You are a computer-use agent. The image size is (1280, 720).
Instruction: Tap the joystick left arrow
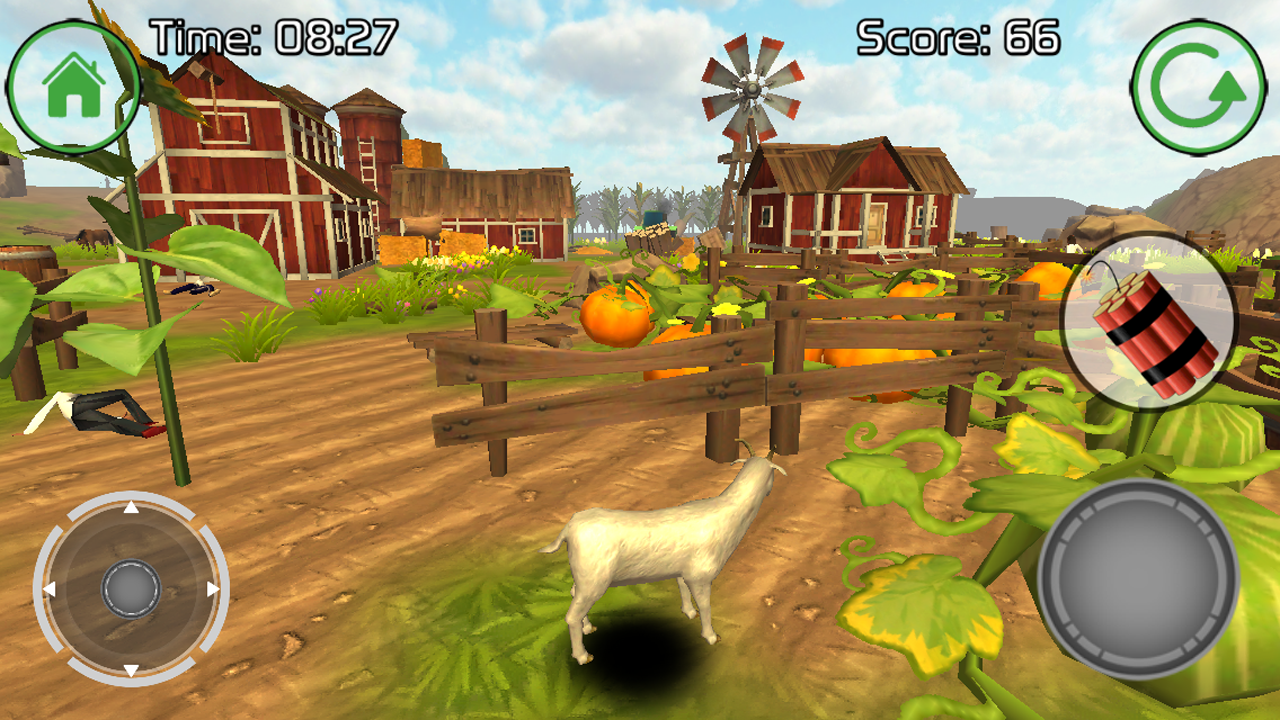tap(52, 588)
